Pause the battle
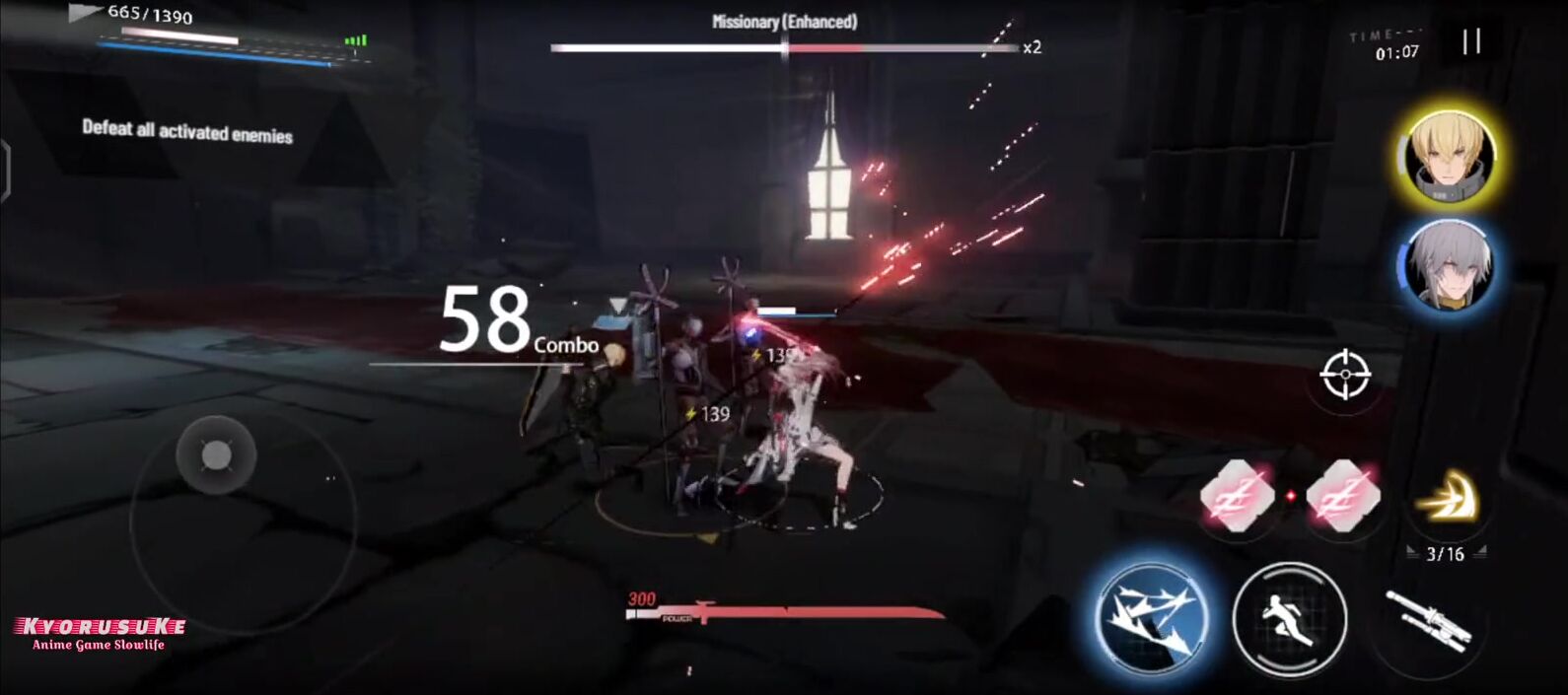The width and height of the screenshot is (1568, 695). (1471, 41)
